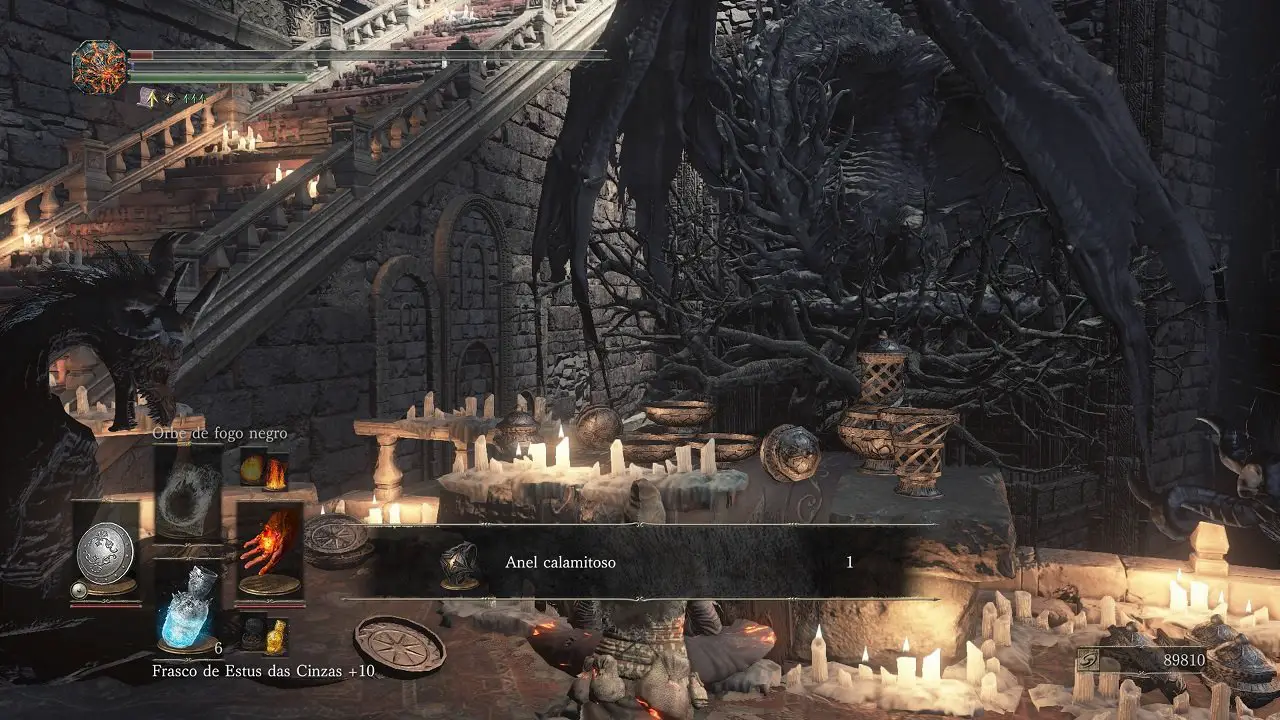Click the Anel calamitoso item notification

point(640,562)
